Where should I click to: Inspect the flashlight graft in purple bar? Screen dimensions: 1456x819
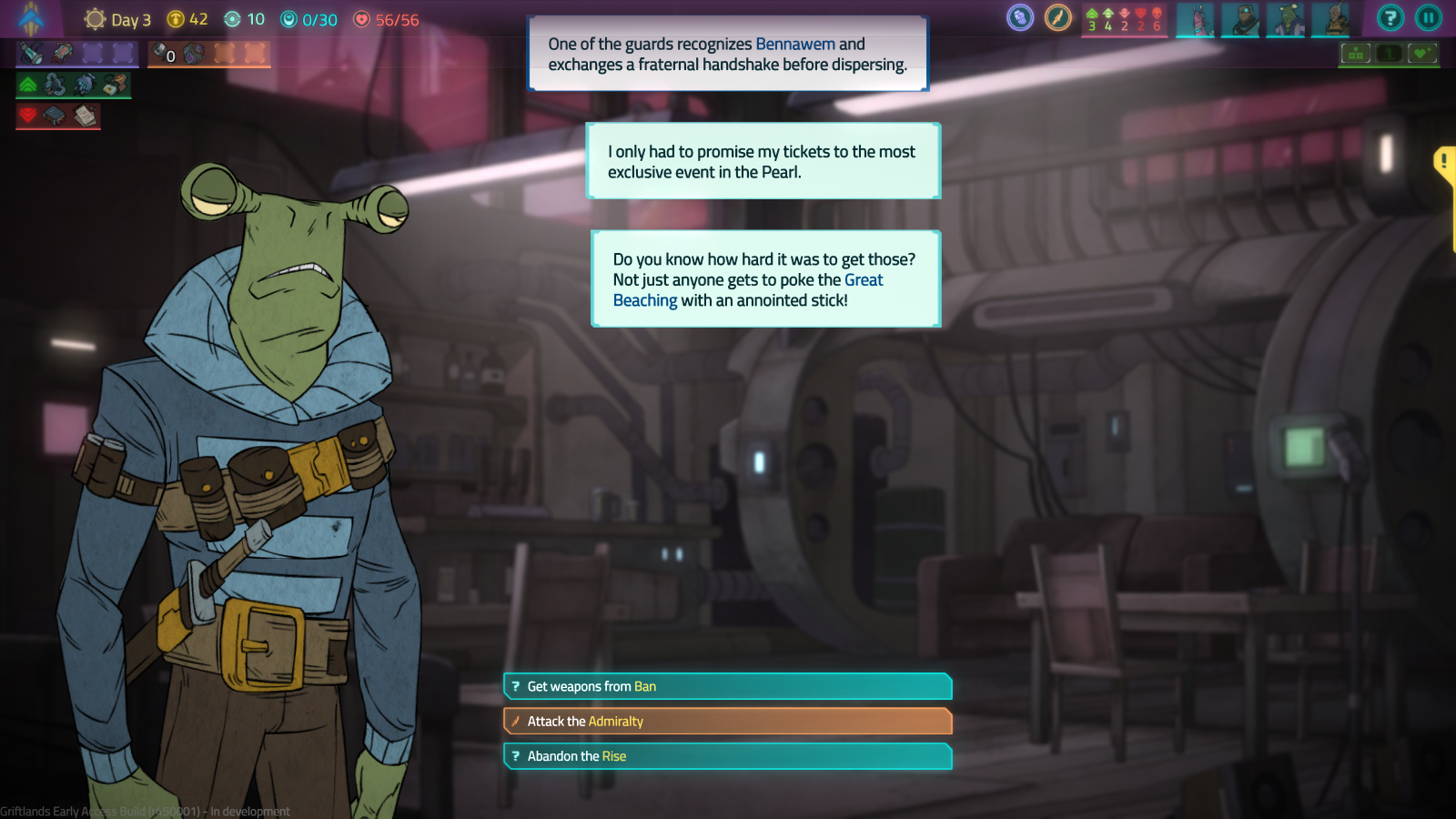(32, 54)
